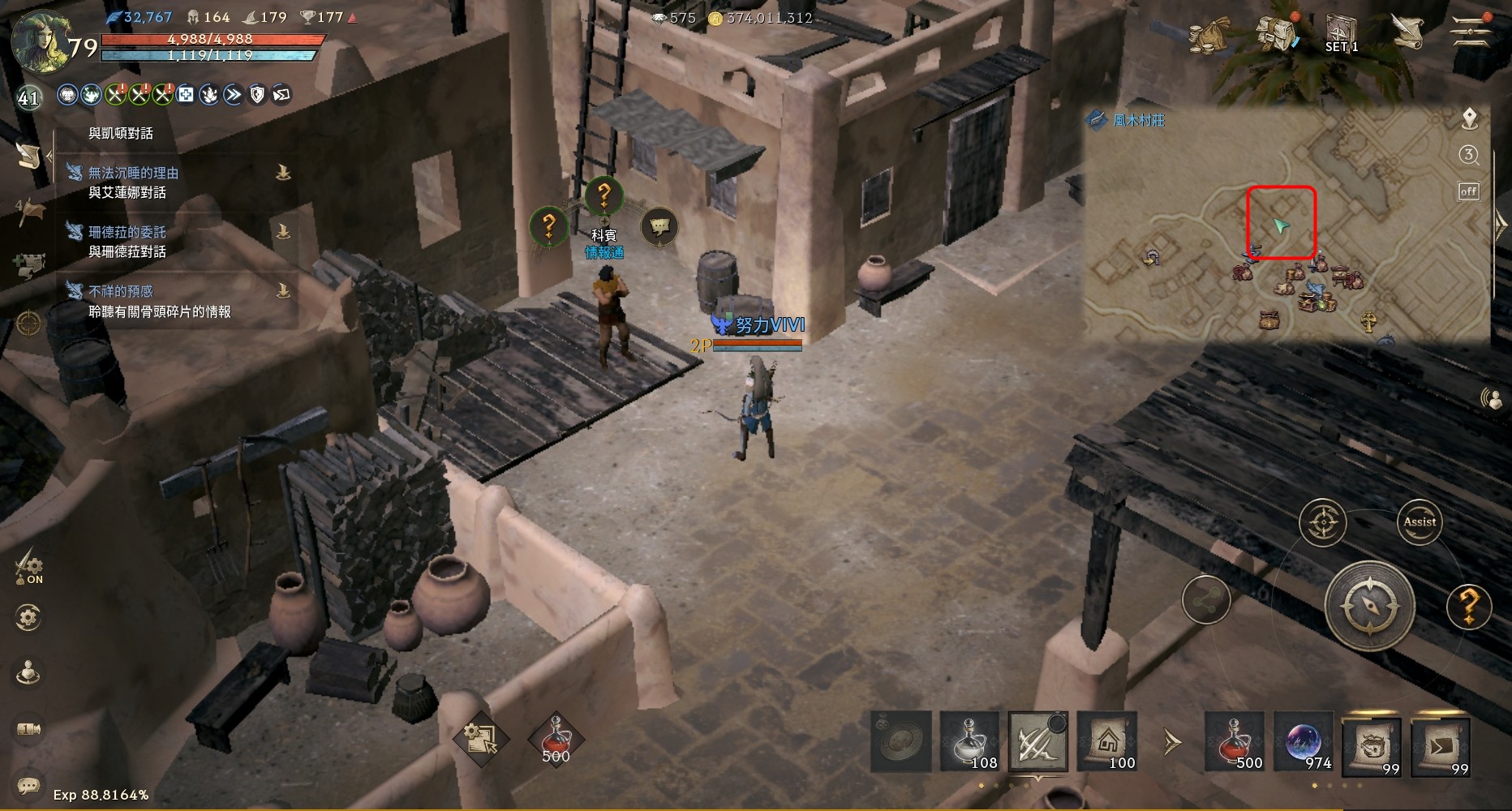Use the purple orb item with 974

pos(1304,741)
